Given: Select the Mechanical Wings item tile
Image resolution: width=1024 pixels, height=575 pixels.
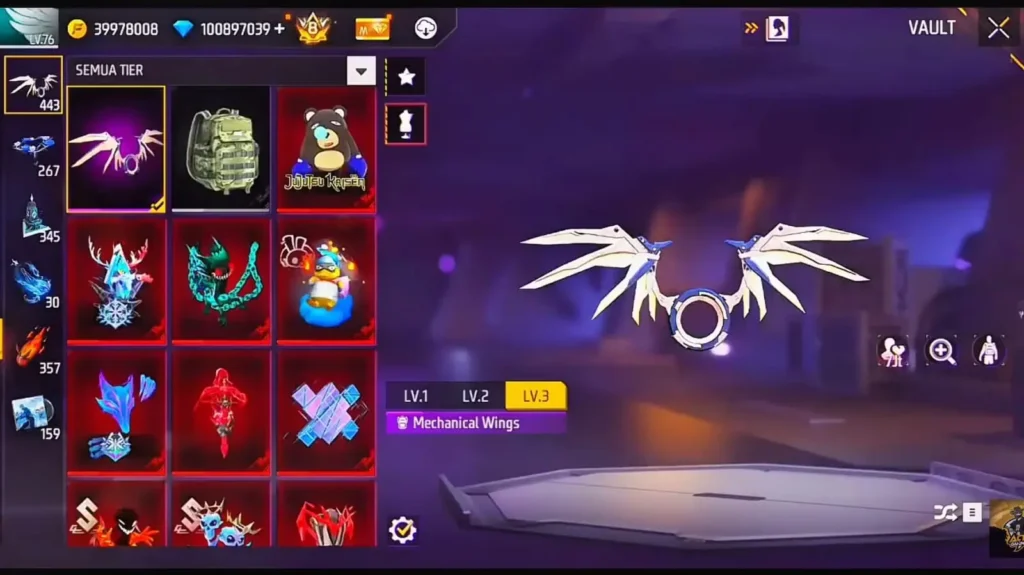Looking at the screenshot, I should coord(116,148).
